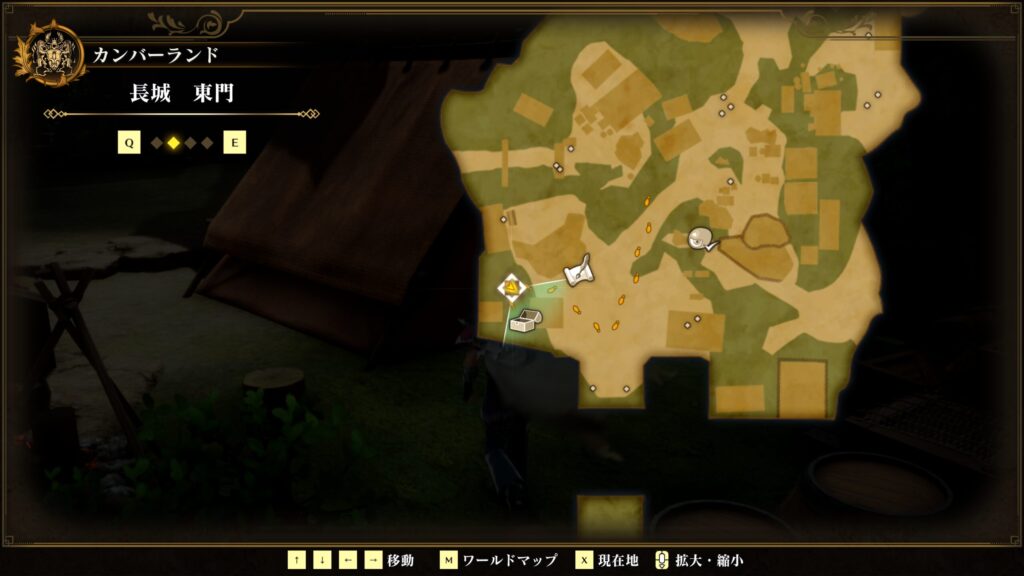The width and height of the screenshot is (1024, 576).
Task: Select the treasure chest map marker
Action: pyautogui.click(x=525, y=321)
